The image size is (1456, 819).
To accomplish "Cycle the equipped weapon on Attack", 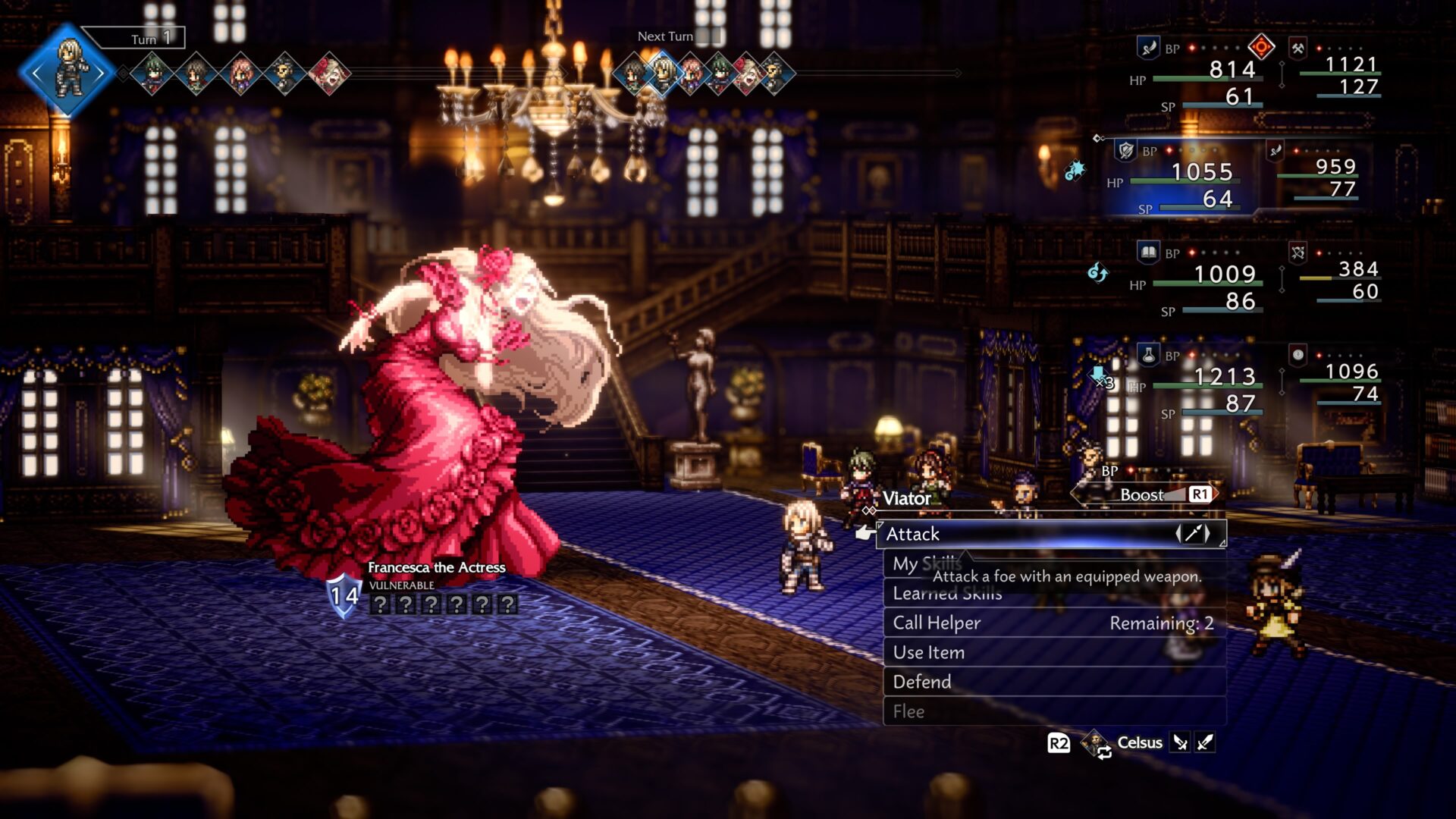I will tap(1194, 534).
